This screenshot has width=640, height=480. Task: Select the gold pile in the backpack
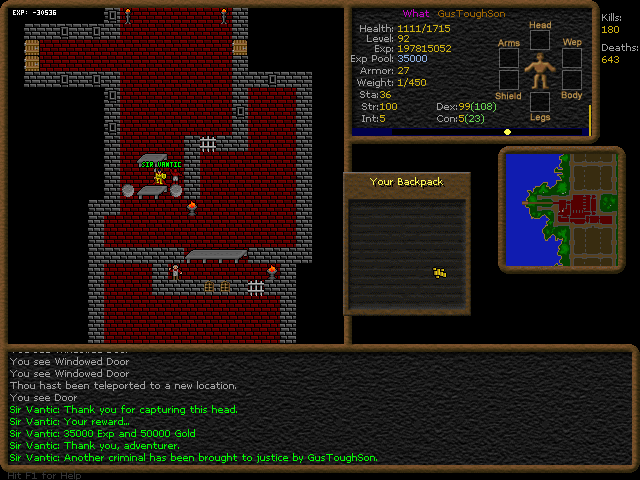[x=439, y=272]
